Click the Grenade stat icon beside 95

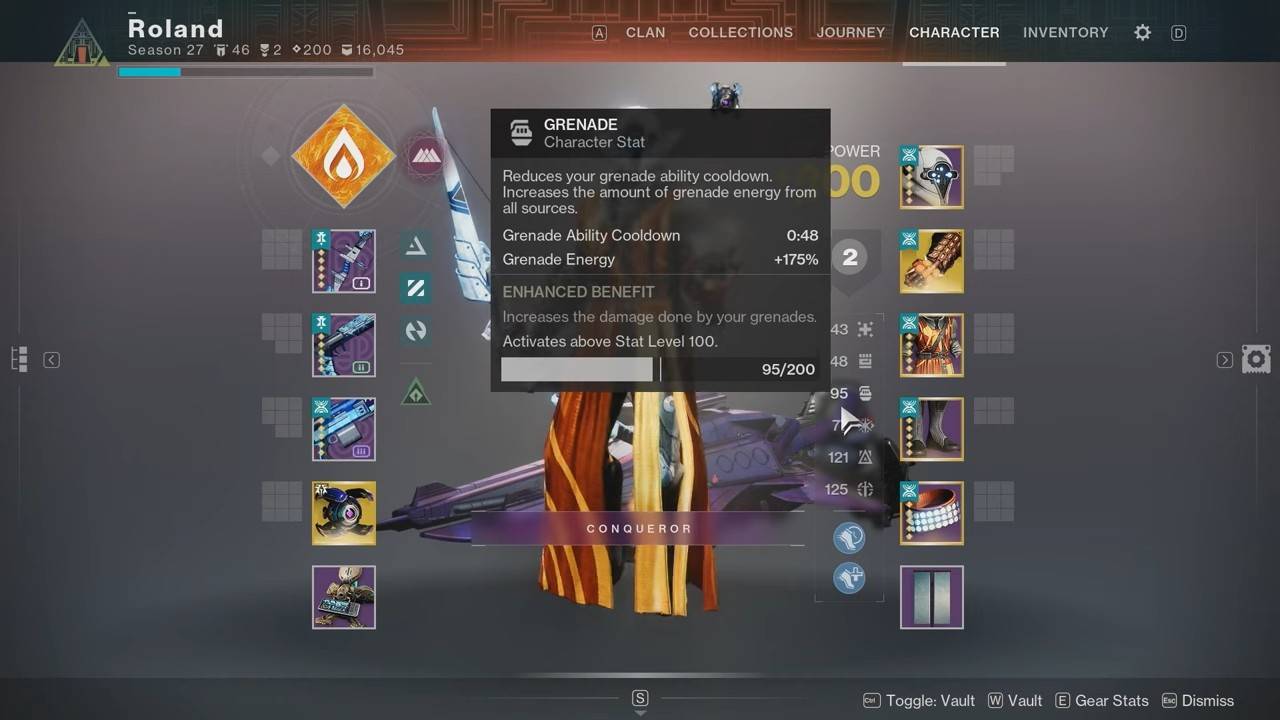tap(866, 393)
